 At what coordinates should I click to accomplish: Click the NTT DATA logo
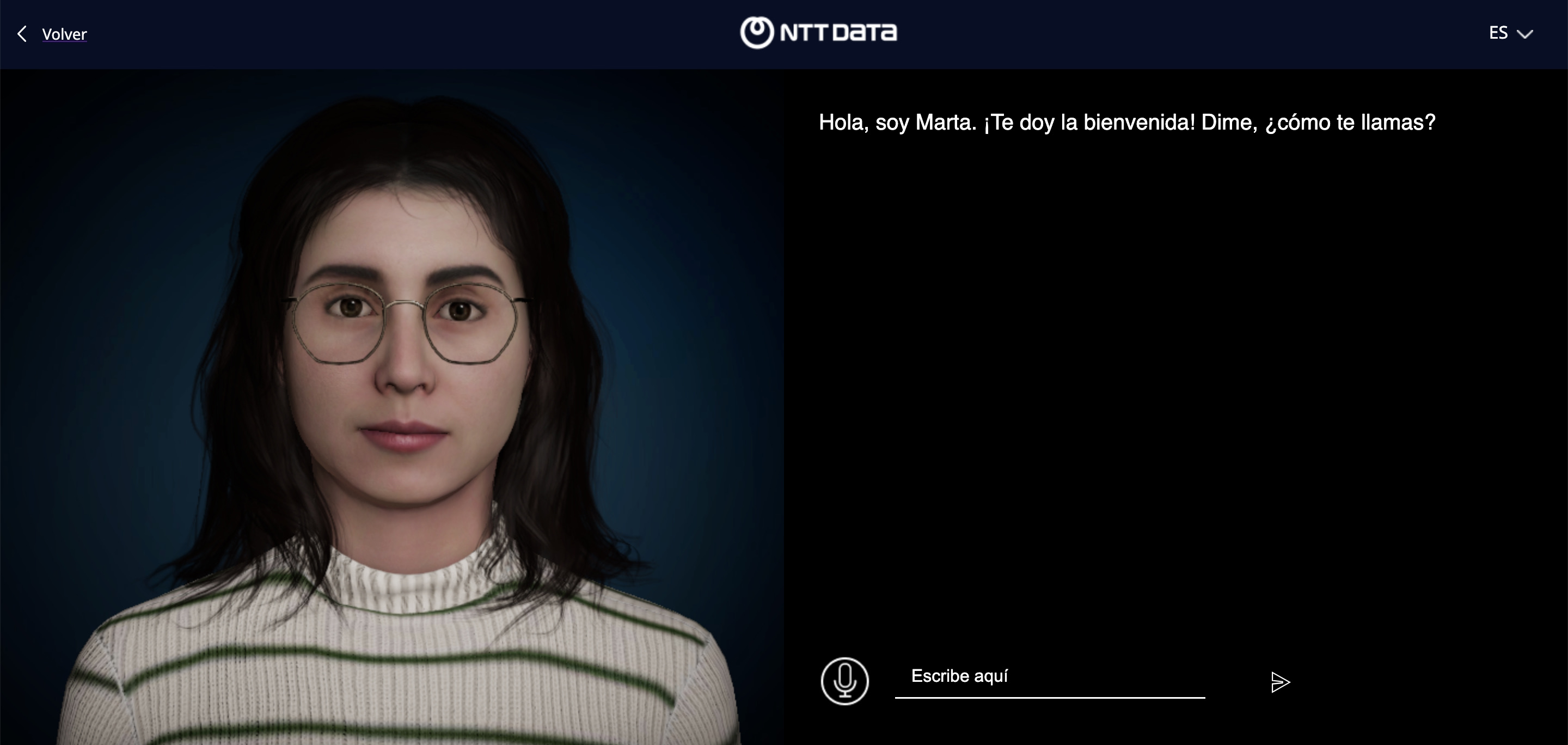[x=818, y=32]
